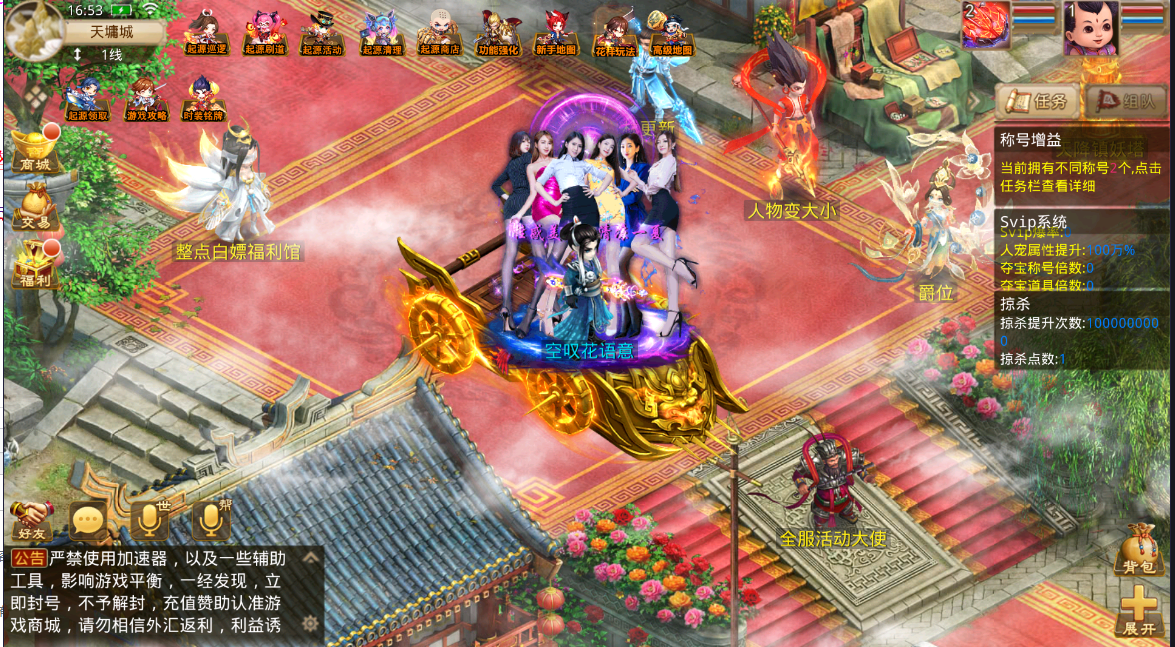This screenshot has width=1175, height=647.
Task: Open the 交易 trade money bag
Action: click(34, 207)
